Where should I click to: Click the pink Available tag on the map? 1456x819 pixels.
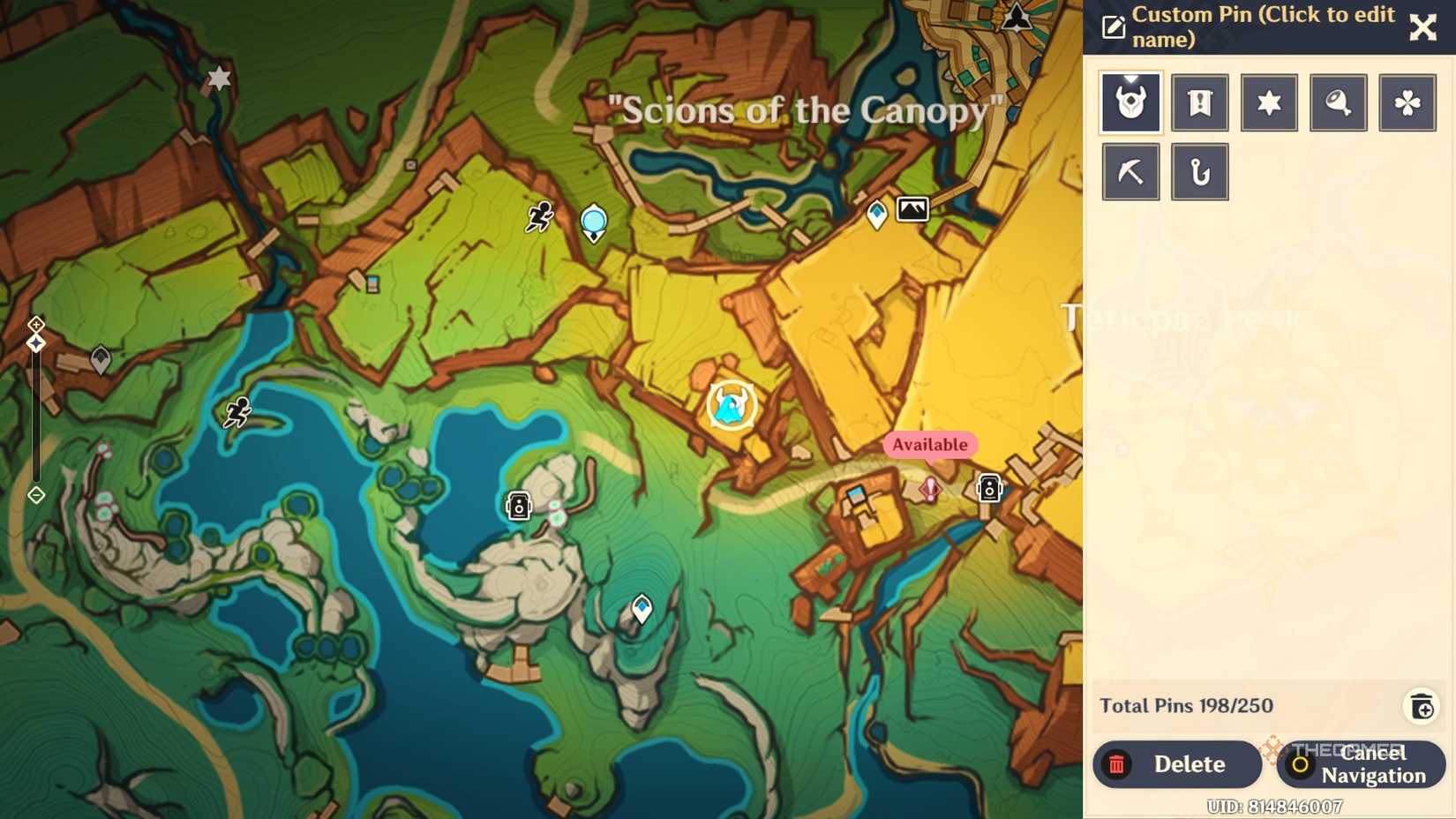(x=928, y=445)
